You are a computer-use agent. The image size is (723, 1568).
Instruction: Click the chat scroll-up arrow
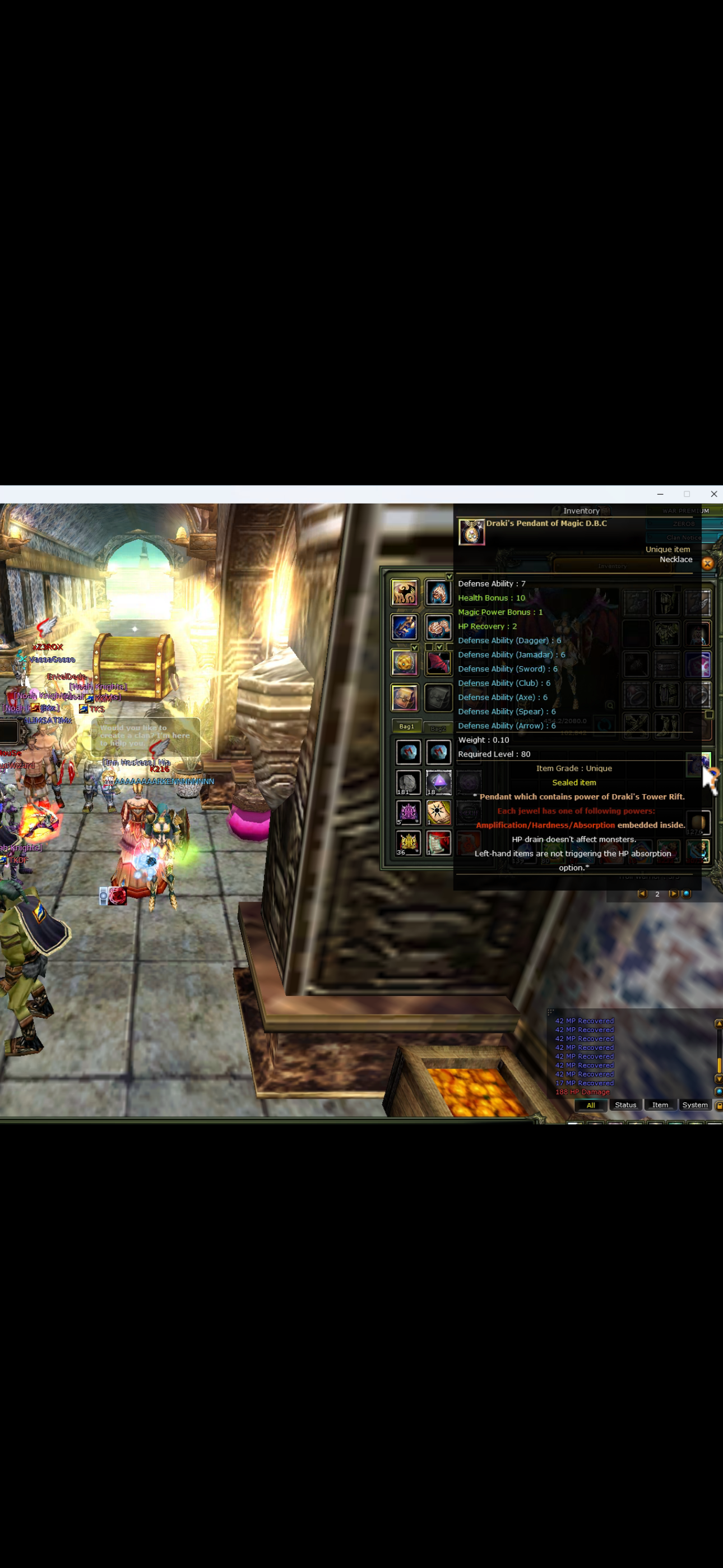click(719, 1024)
